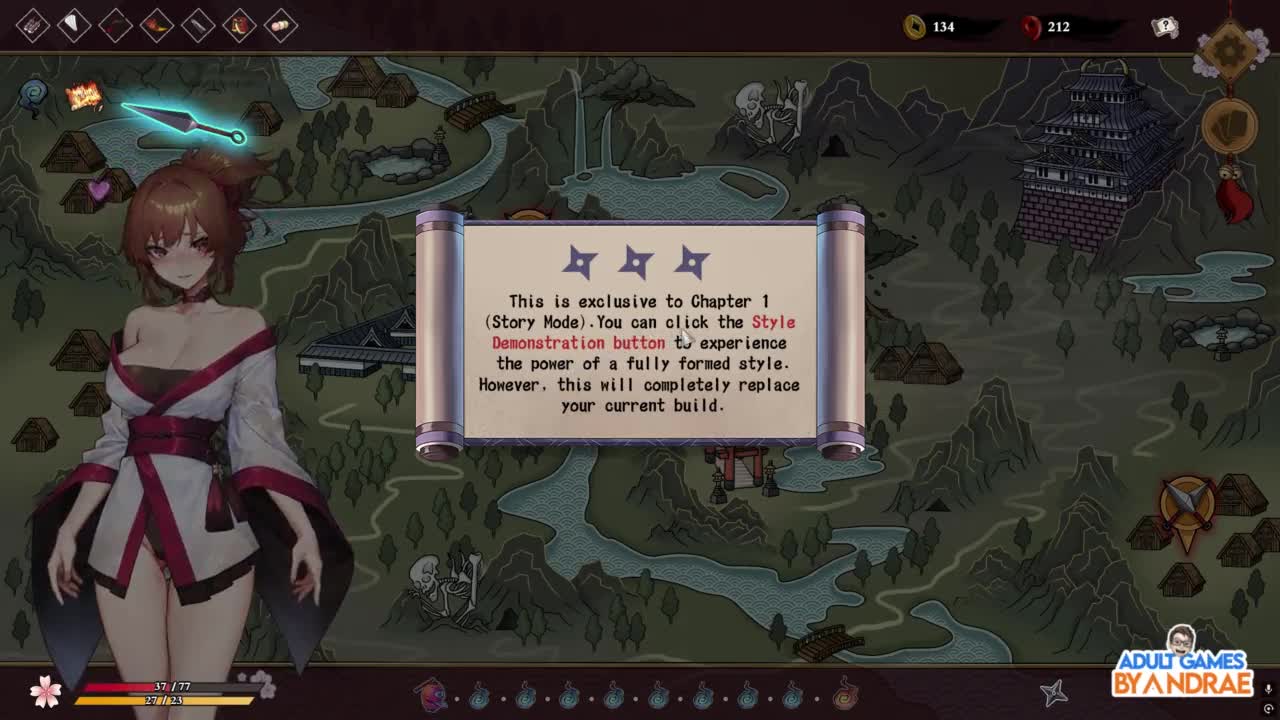Open the question mark help scroll
The image size is (1280, 720).
click(1165, 27)
